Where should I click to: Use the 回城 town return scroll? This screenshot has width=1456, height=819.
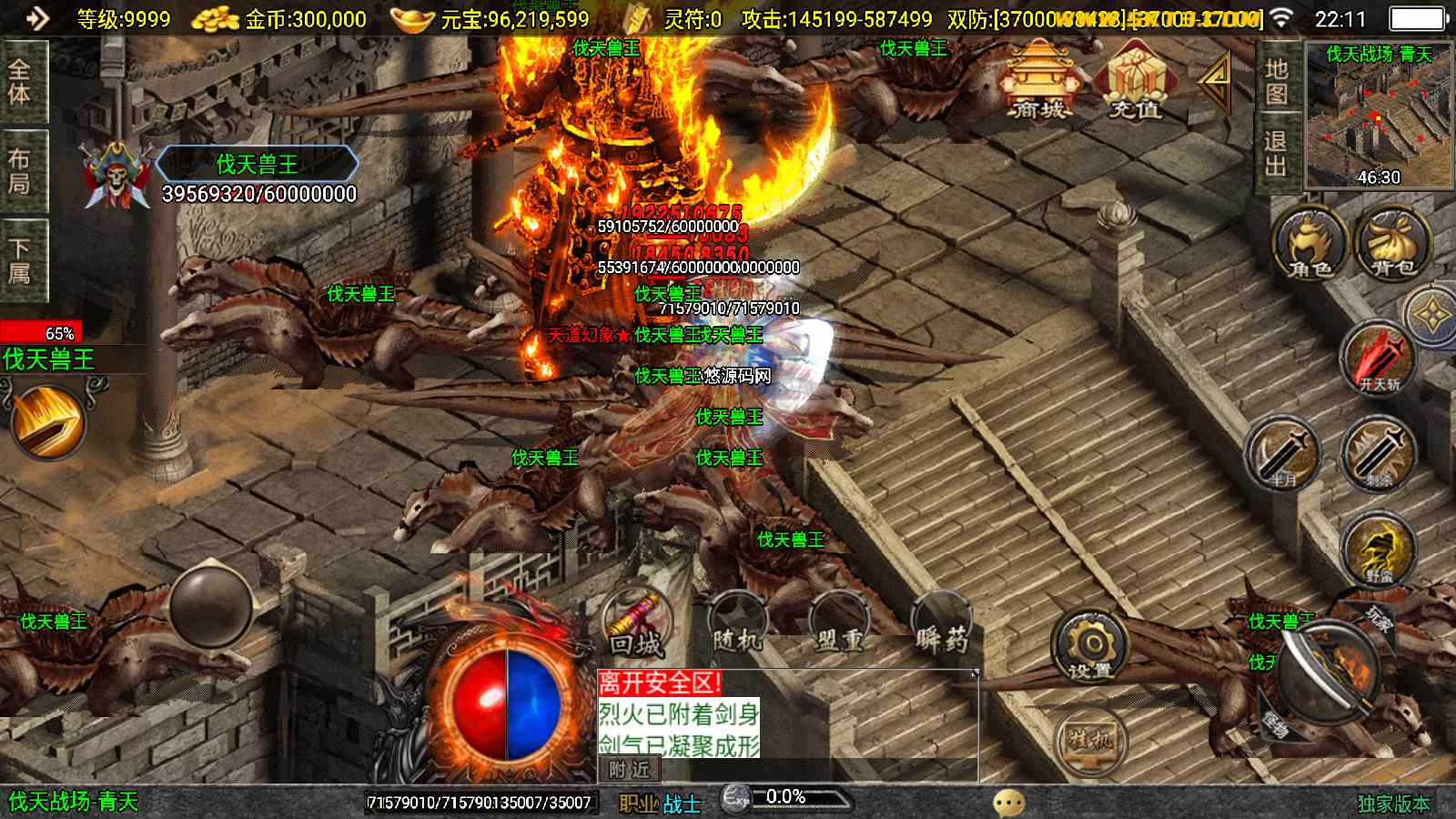(x=637, y=624)
